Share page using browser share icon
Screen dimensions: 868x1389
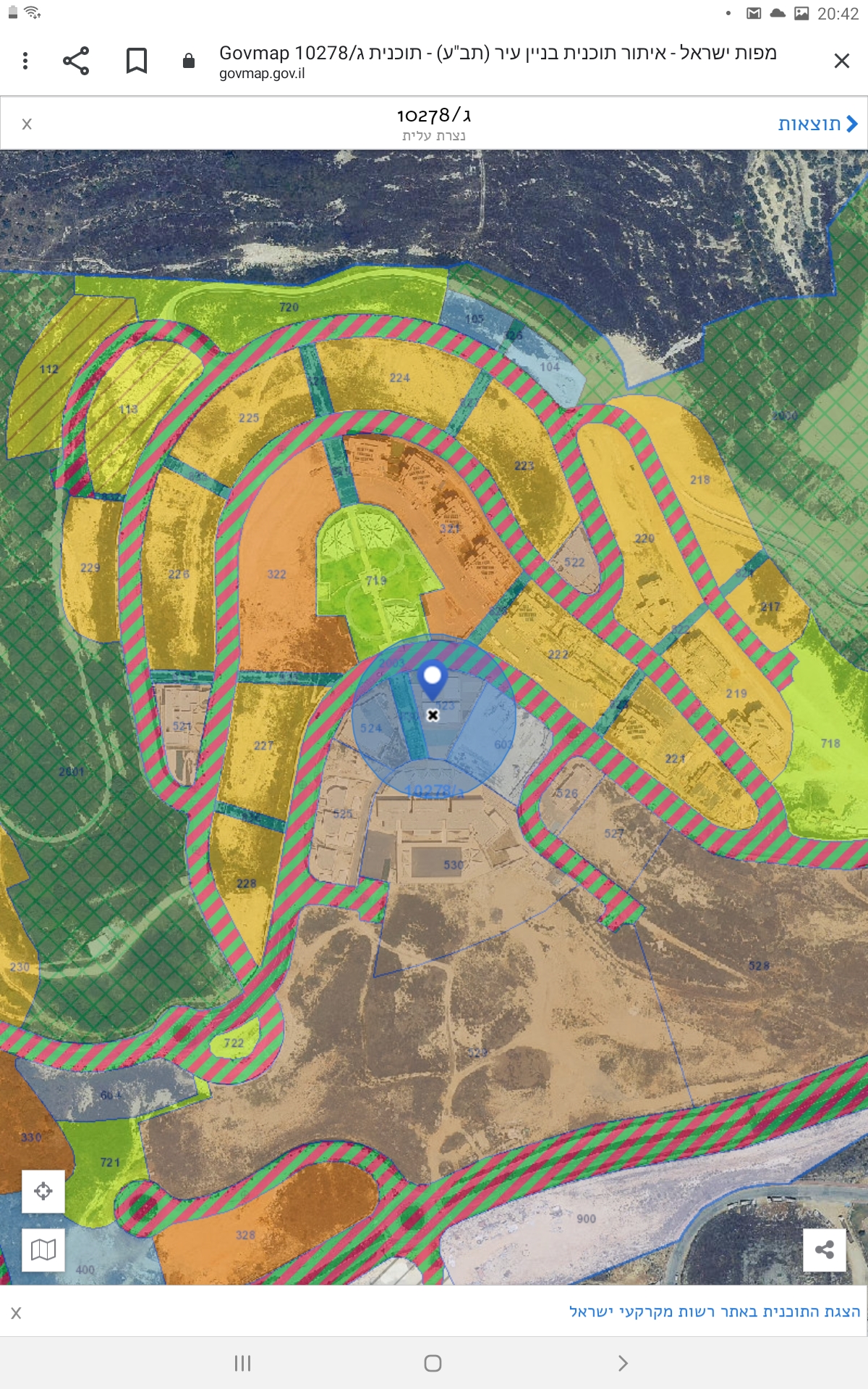point(76,61)
